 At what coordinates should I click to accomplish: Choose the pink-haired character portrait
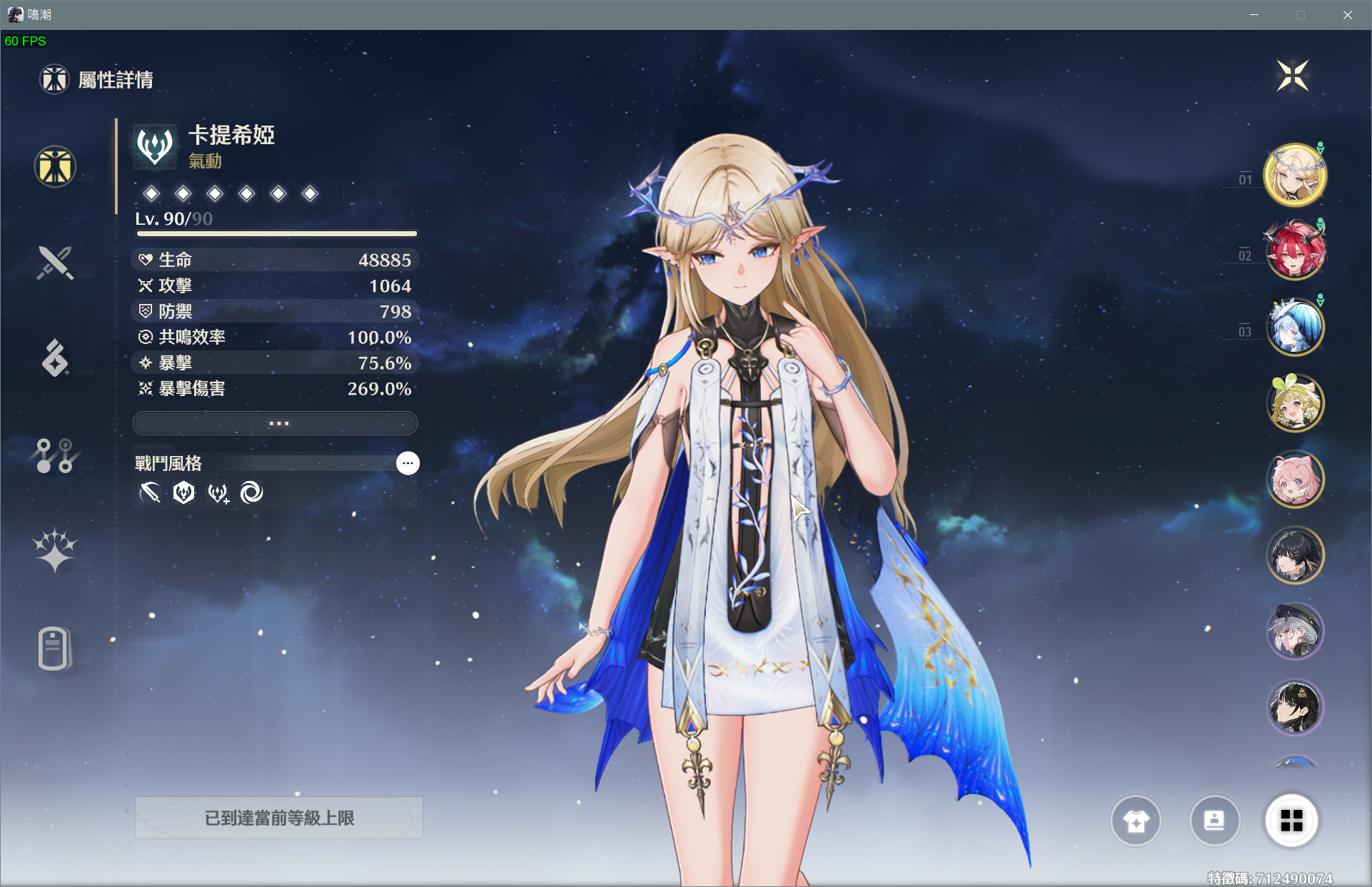pyautogui.click(x=1294, y=480)
